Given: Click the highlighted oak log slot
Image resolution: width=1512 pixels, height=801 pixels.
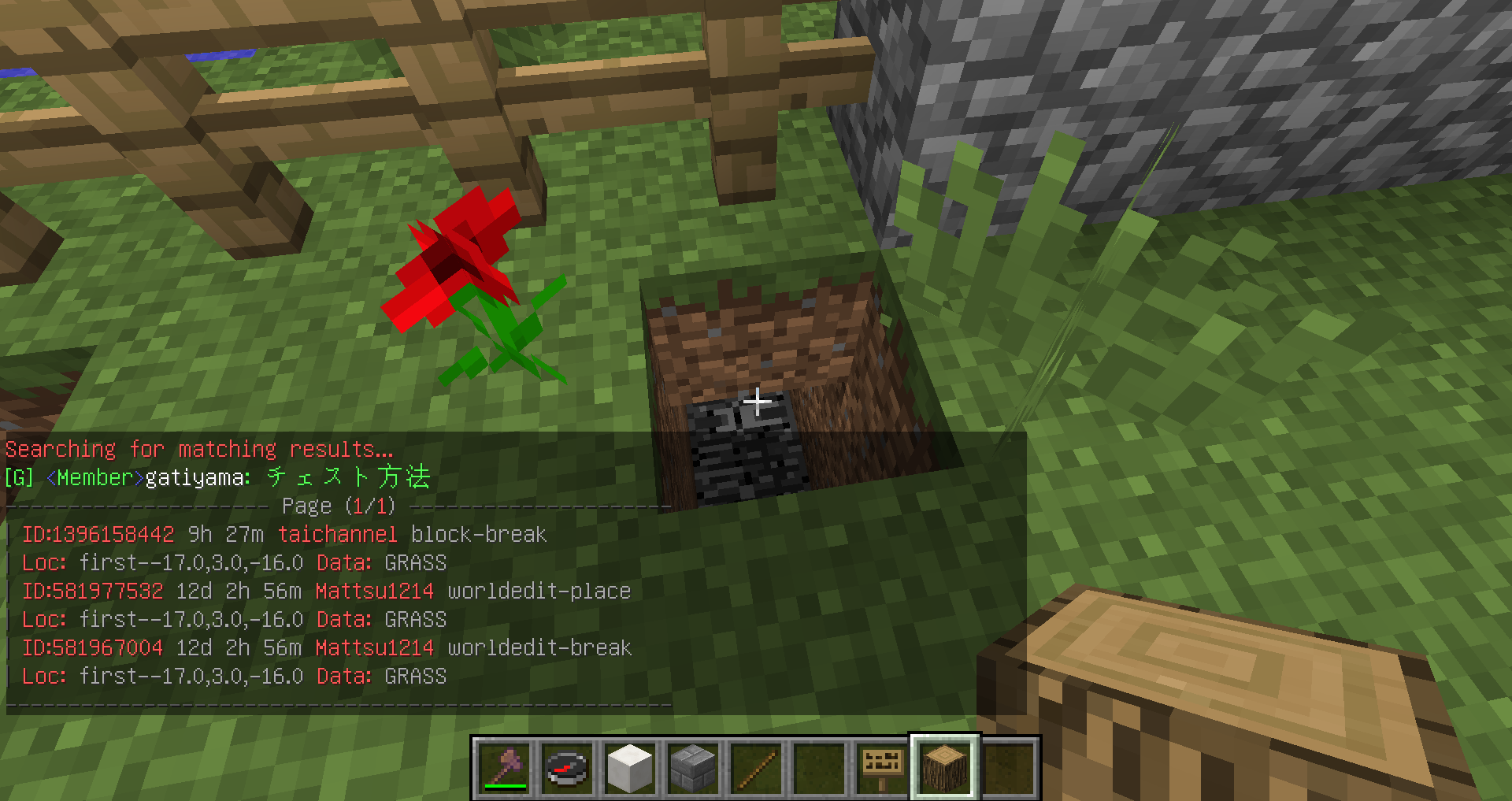Looking at the screenshot, I should (945, 768).
